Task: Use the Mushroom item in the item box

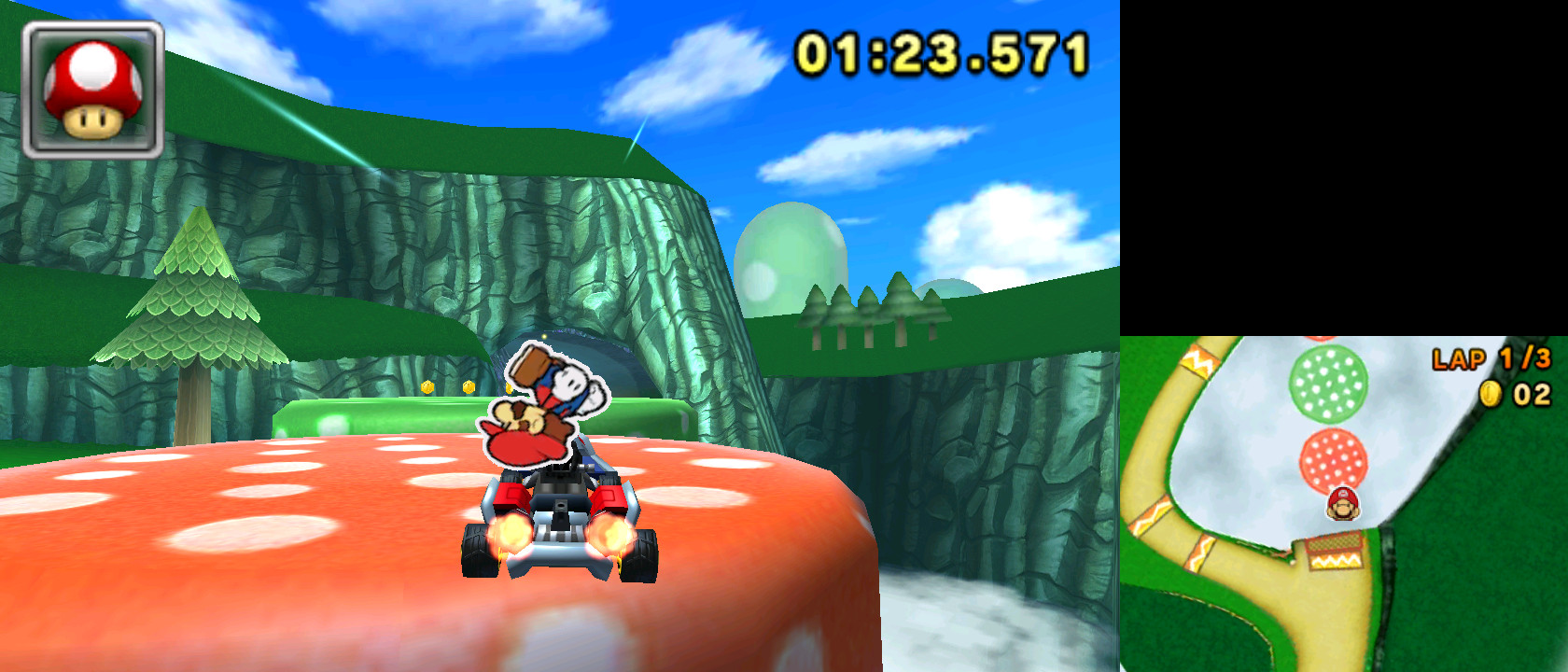Action: (91, 89)
